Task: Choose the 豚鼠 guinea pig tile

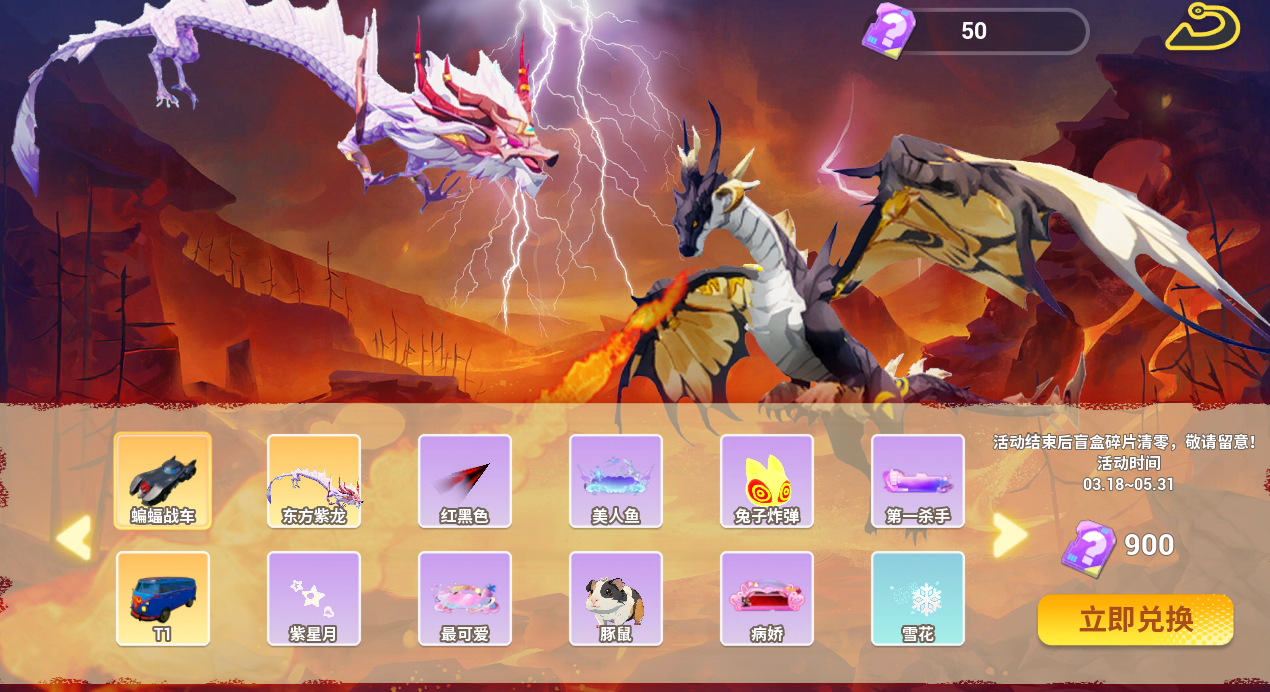Action: pos(616,598)
